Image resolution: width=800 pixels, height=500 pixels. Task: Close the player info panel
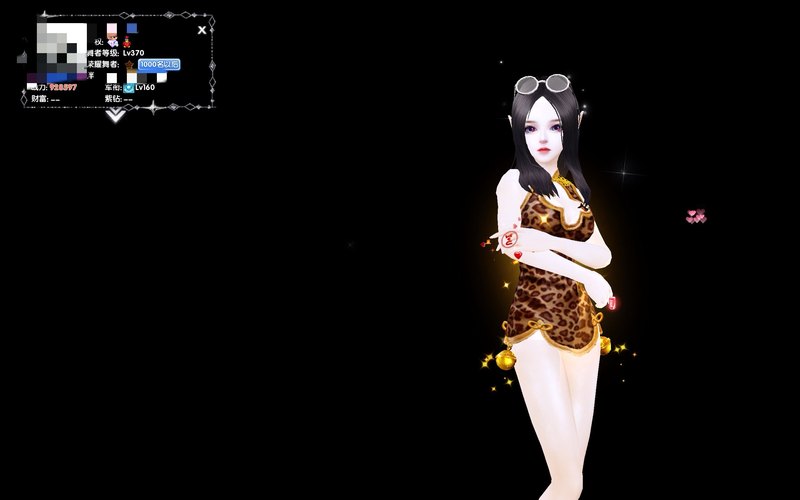[x=202, y=30]
